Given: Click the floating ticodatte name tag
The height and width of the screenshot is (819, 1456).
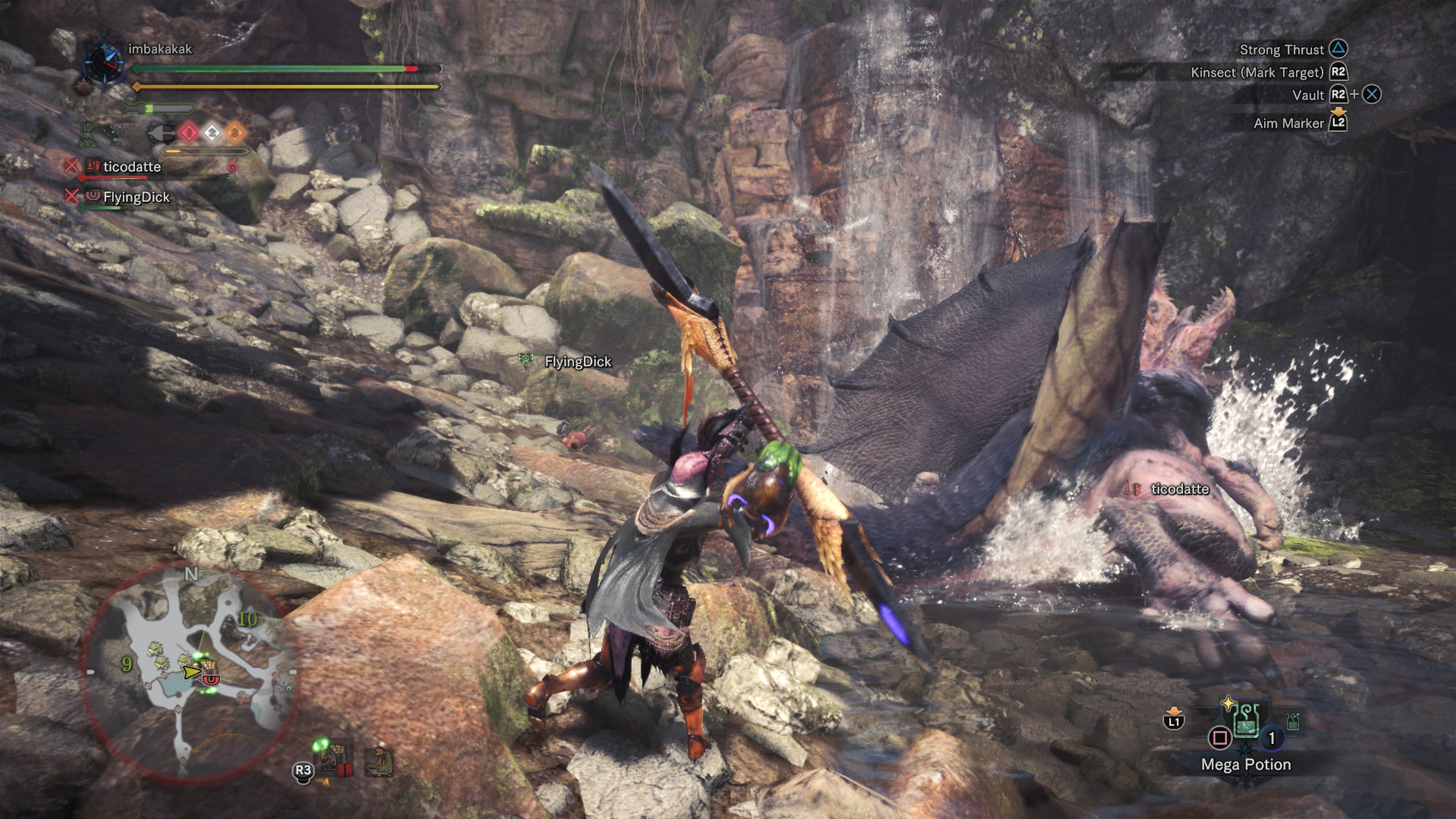Looking at the screenshot, I should tap(1180, 489).
